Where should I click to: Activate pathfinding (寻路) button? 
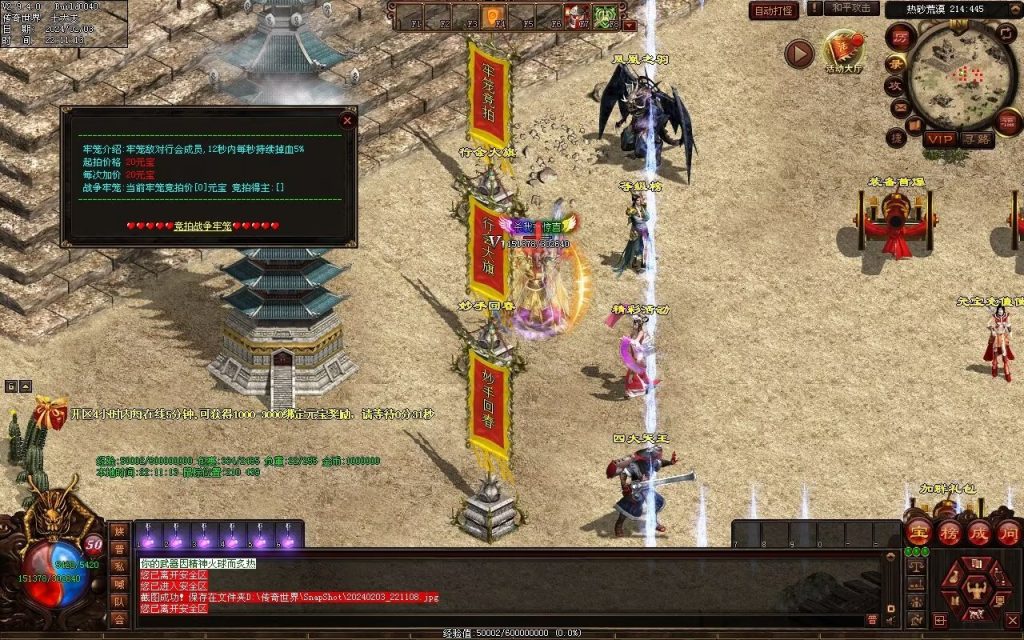[977, 139]
